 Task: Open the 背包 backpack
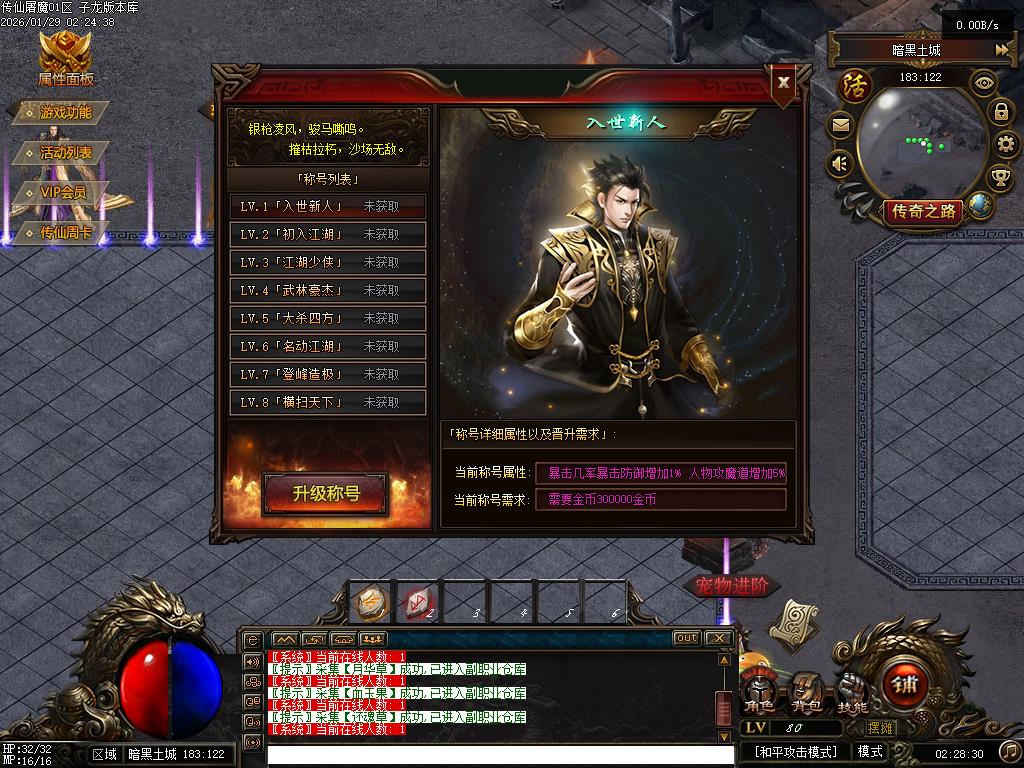806,690
